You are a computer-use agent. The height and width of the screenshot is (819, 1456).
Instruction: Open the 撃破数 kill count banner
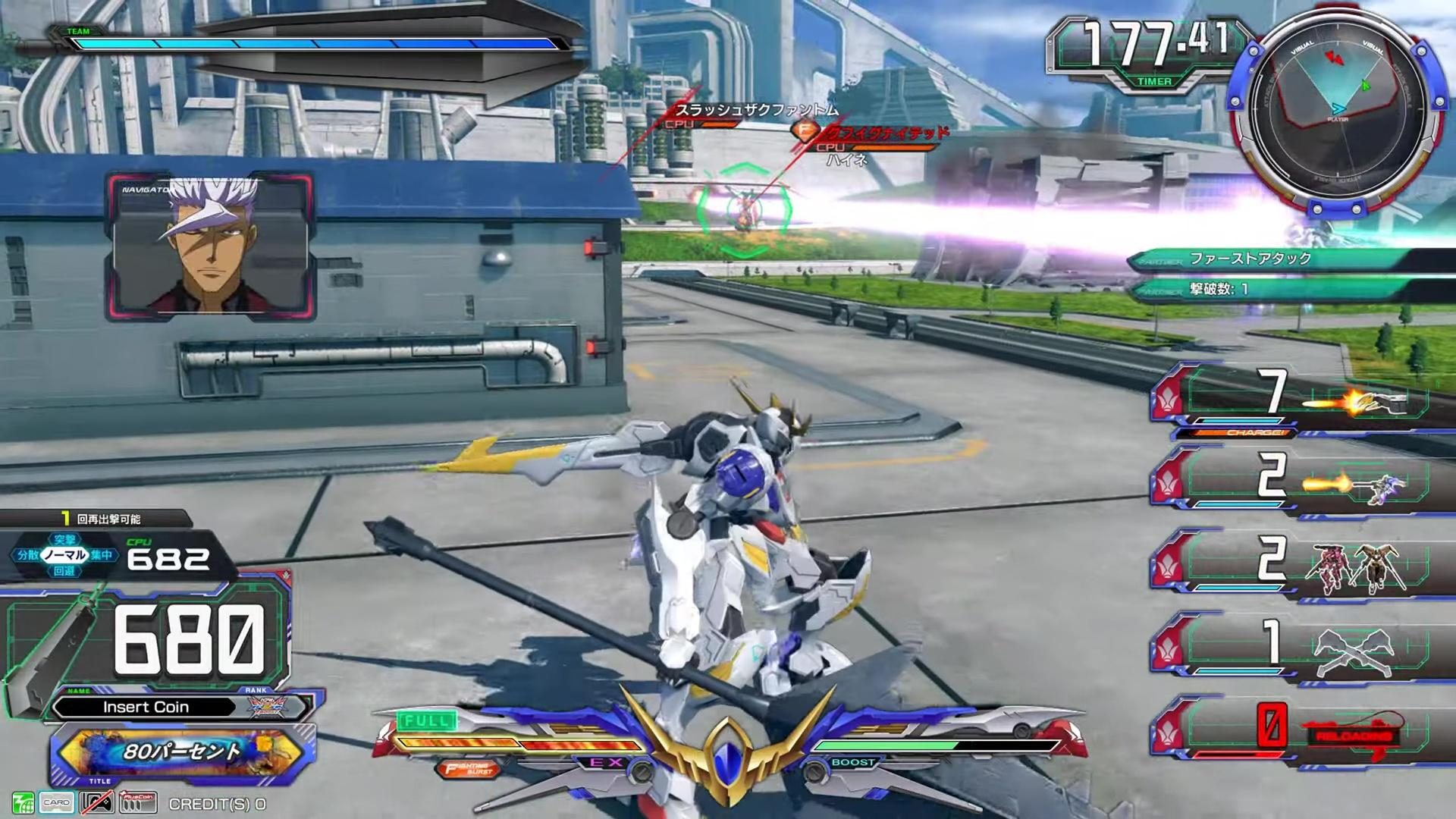pos(1289,289)
